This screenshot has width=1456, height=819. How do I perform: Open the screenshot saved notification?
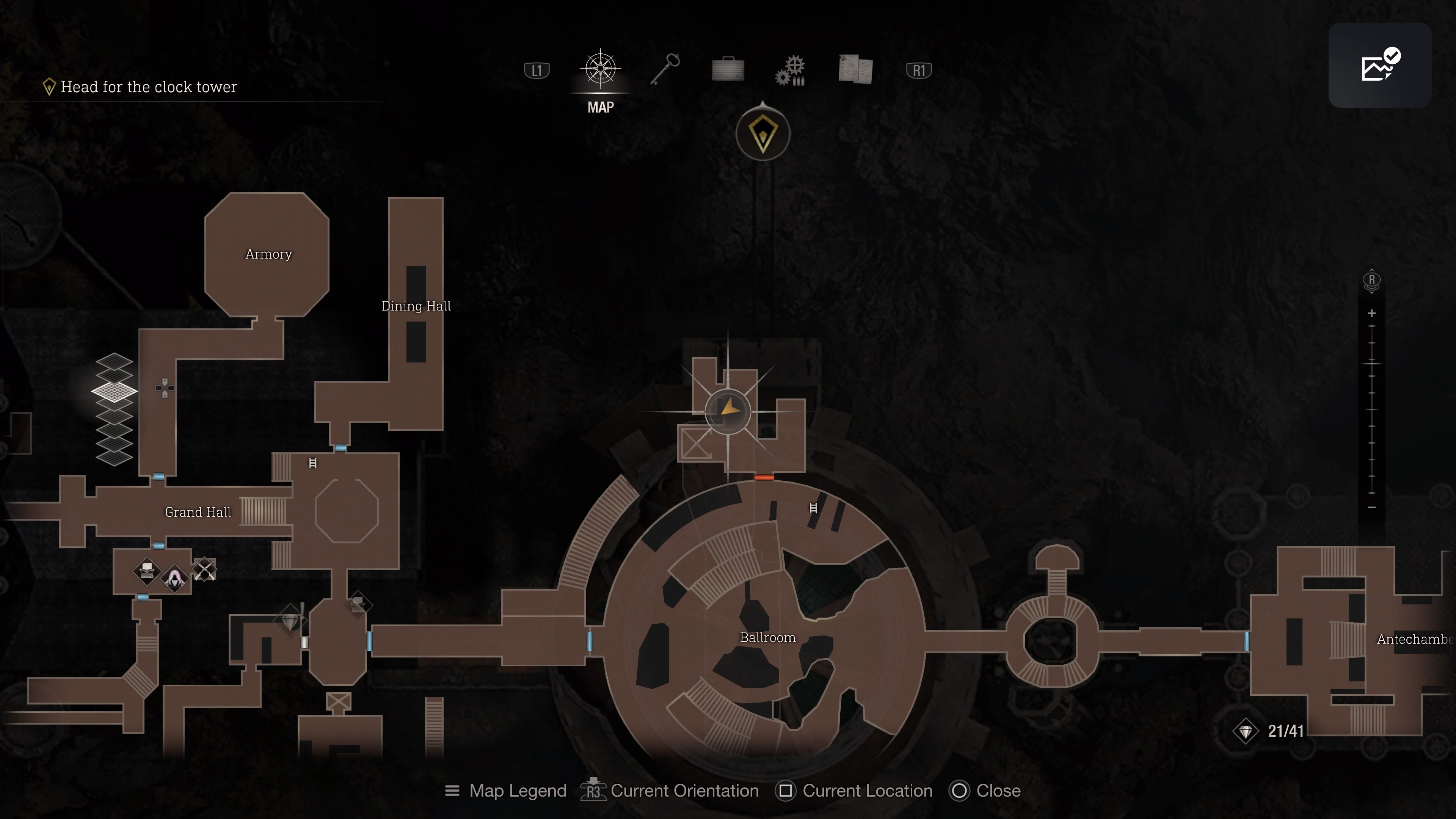click(x=1379, y=65)
